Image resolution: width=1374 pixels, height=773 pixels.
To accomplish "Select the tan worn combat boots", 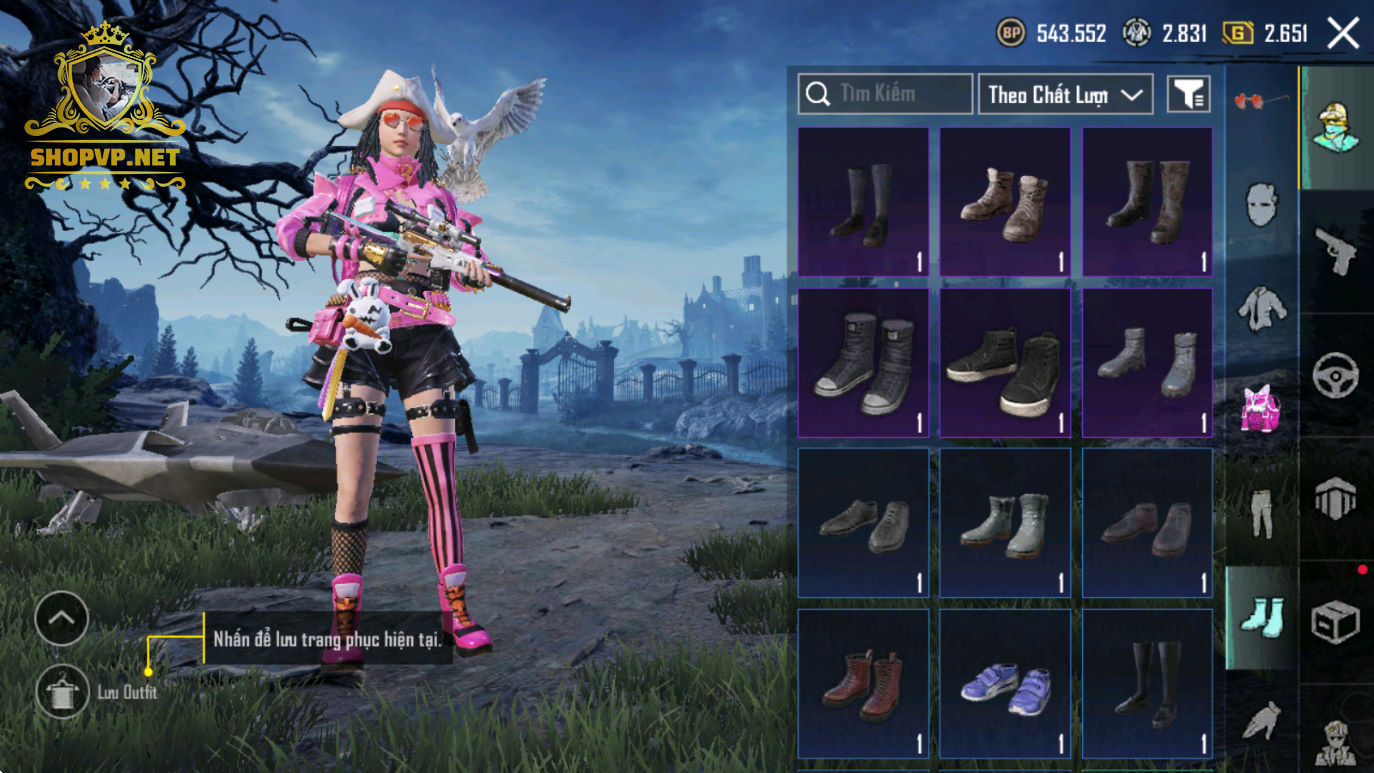I will point(1005,202).
